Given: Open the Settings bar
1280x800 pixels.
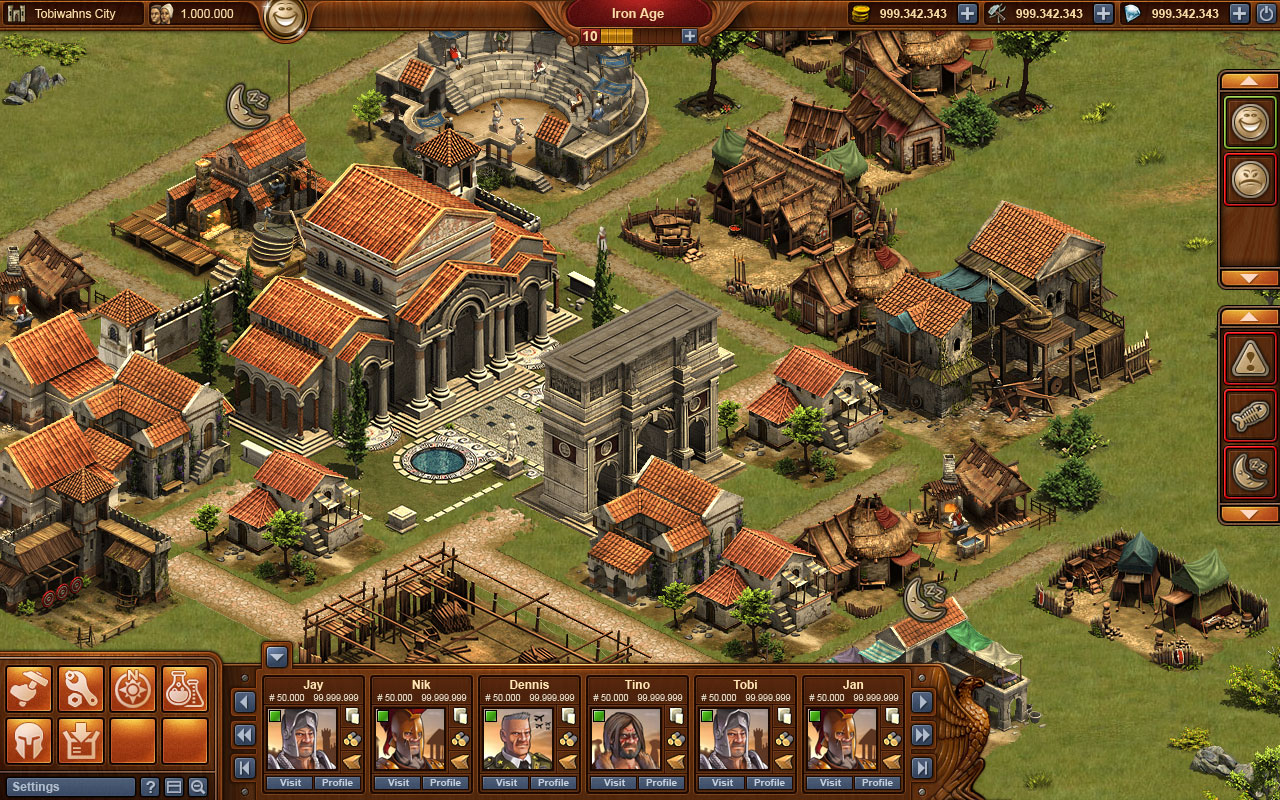Looking at the screenshot, I should [69, 787].
